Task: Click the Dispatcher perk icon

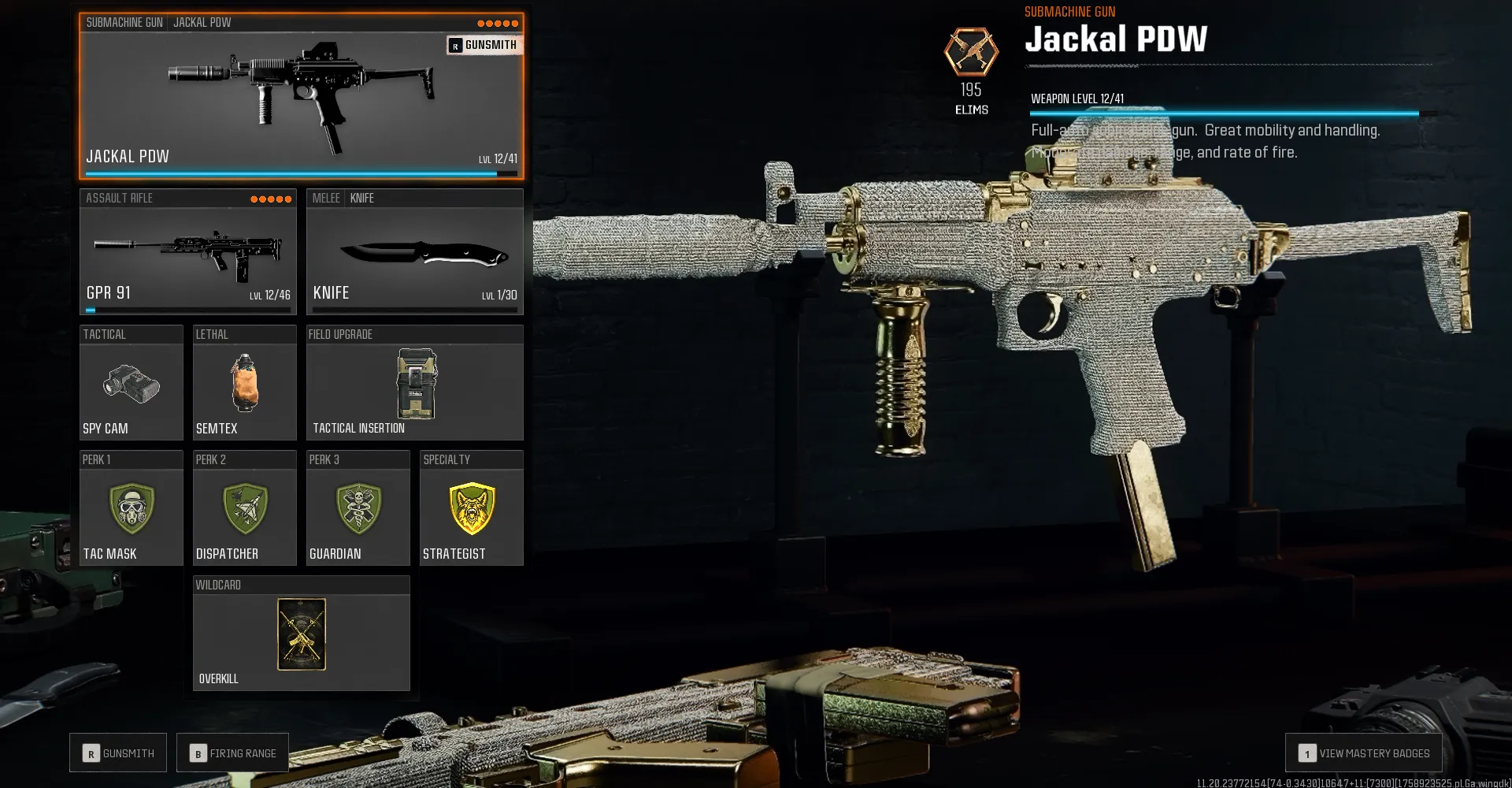Action: (x=244, y=508)
